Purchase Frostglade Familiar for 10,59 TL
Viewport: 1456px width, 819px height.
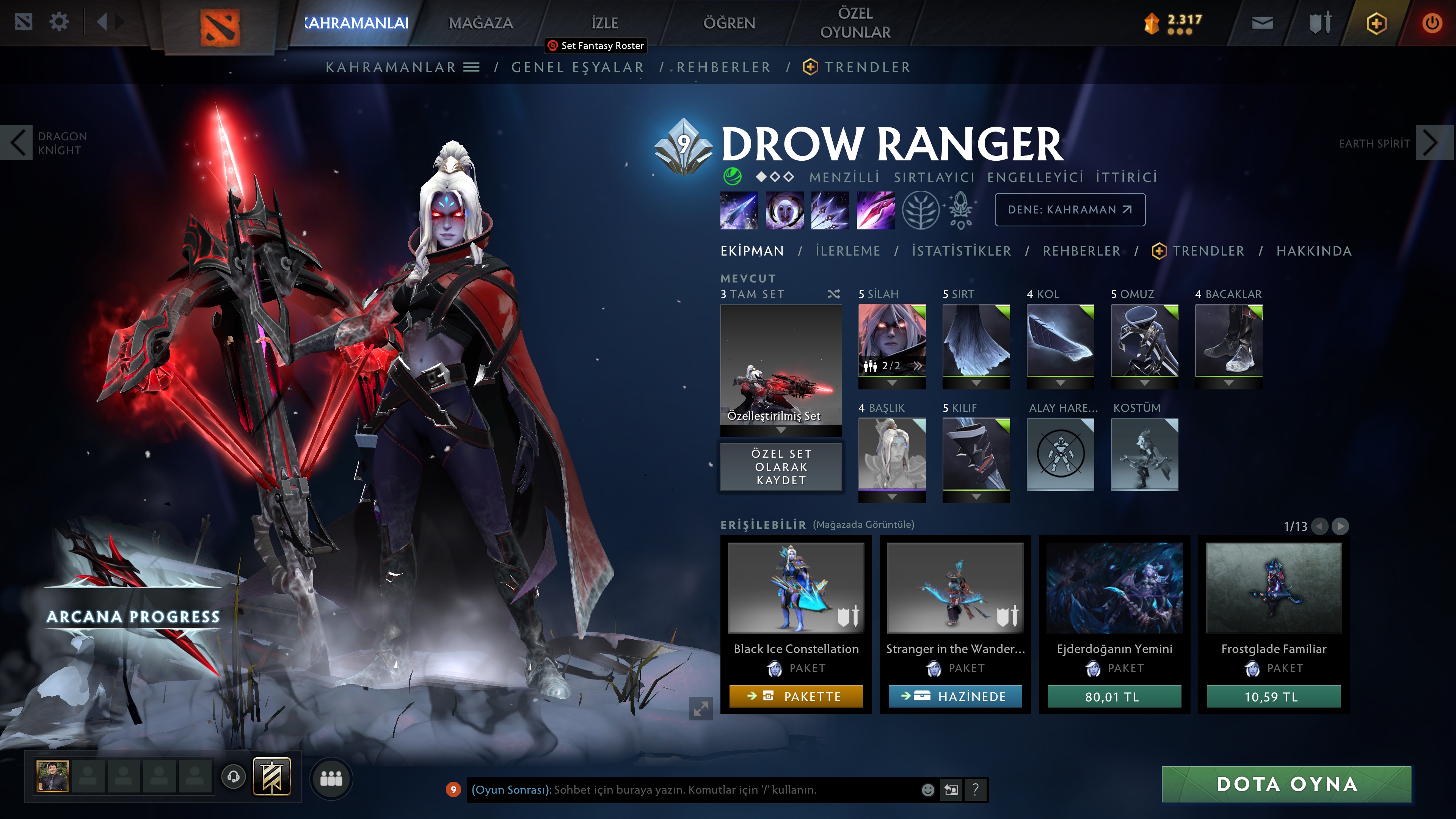[1274, 697]
